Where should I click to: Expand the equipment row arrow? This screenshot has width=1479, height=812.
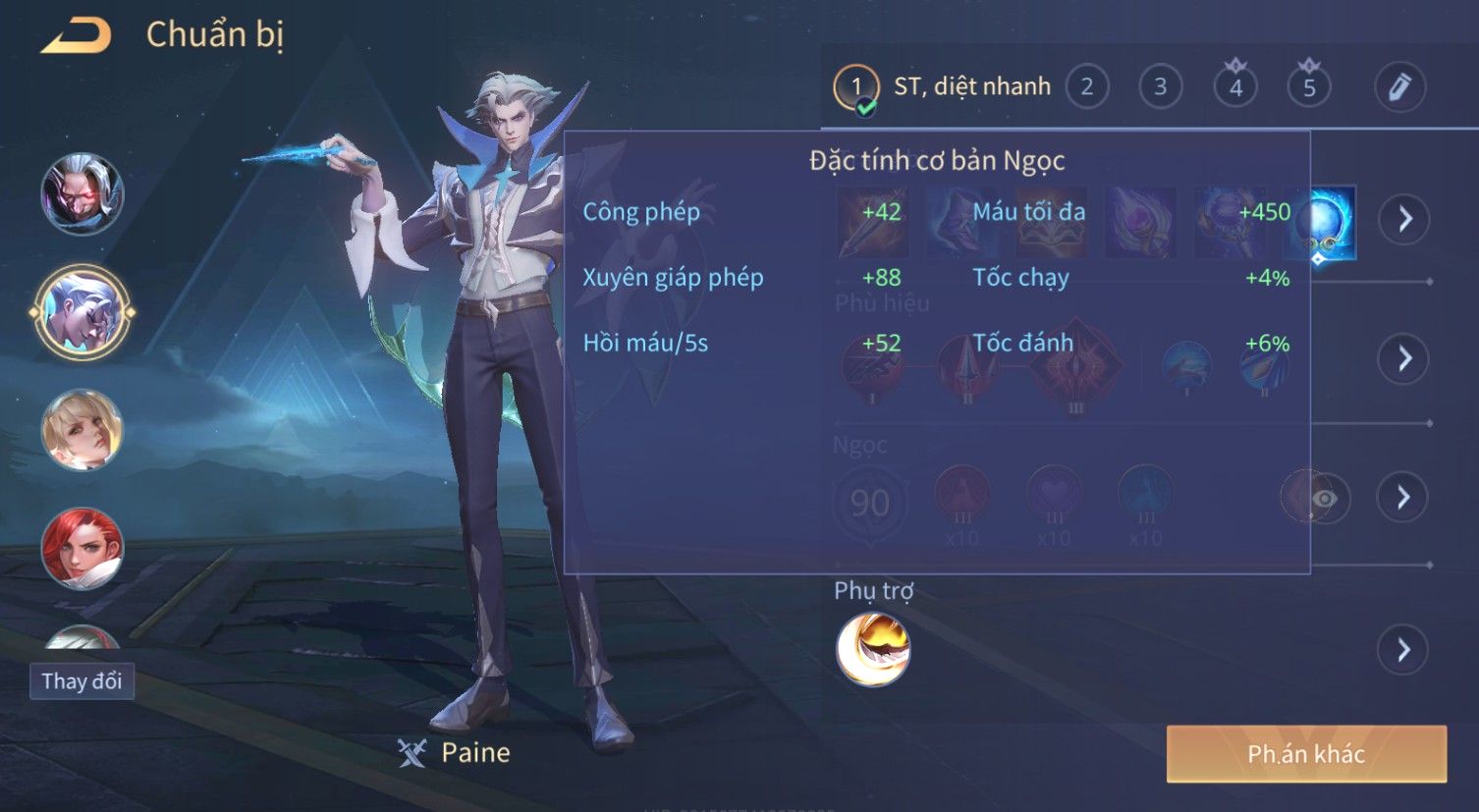(1404, 218)
